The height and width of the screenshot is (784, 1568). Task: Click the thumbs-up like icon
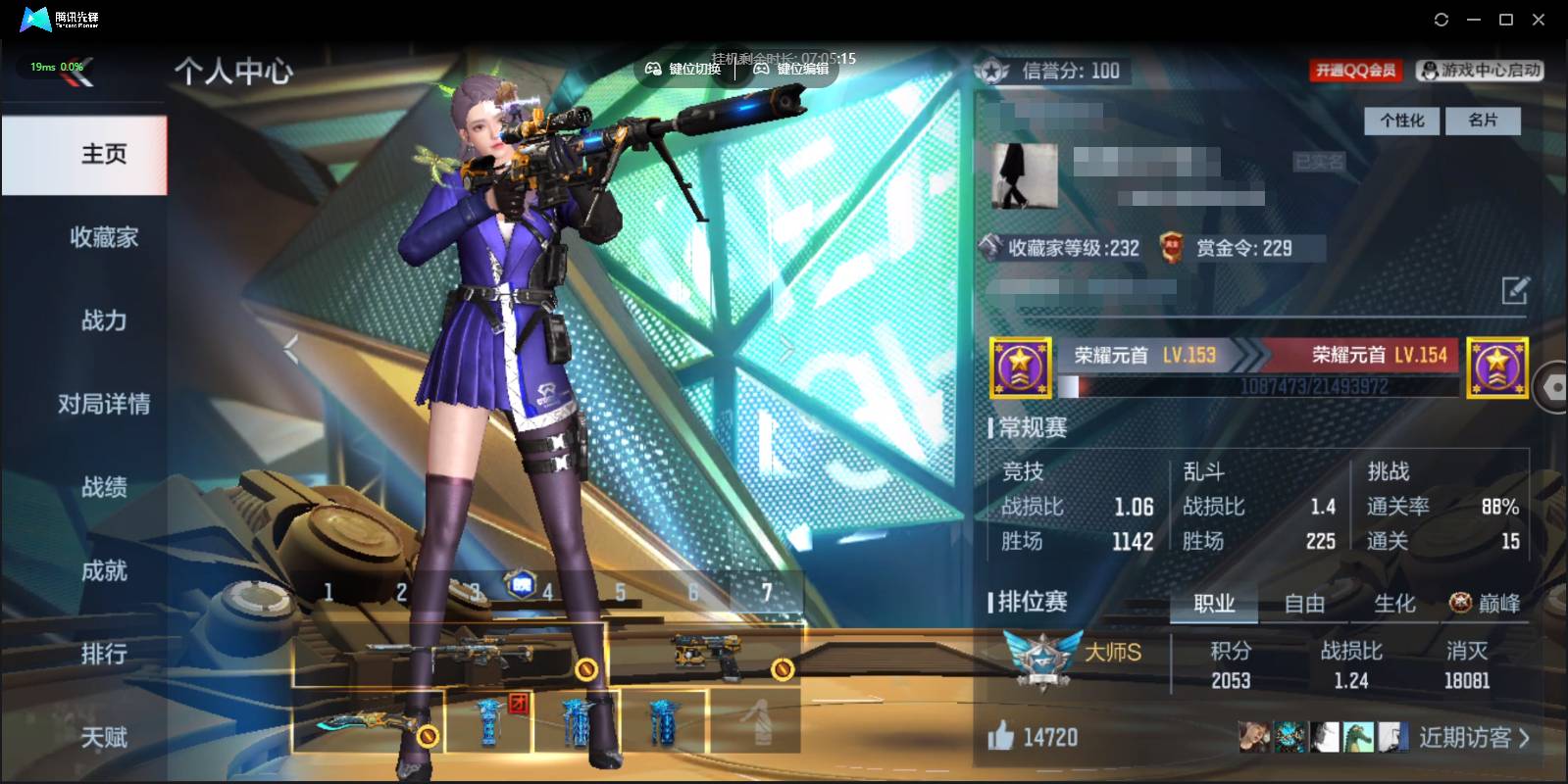coord(1000,736)
